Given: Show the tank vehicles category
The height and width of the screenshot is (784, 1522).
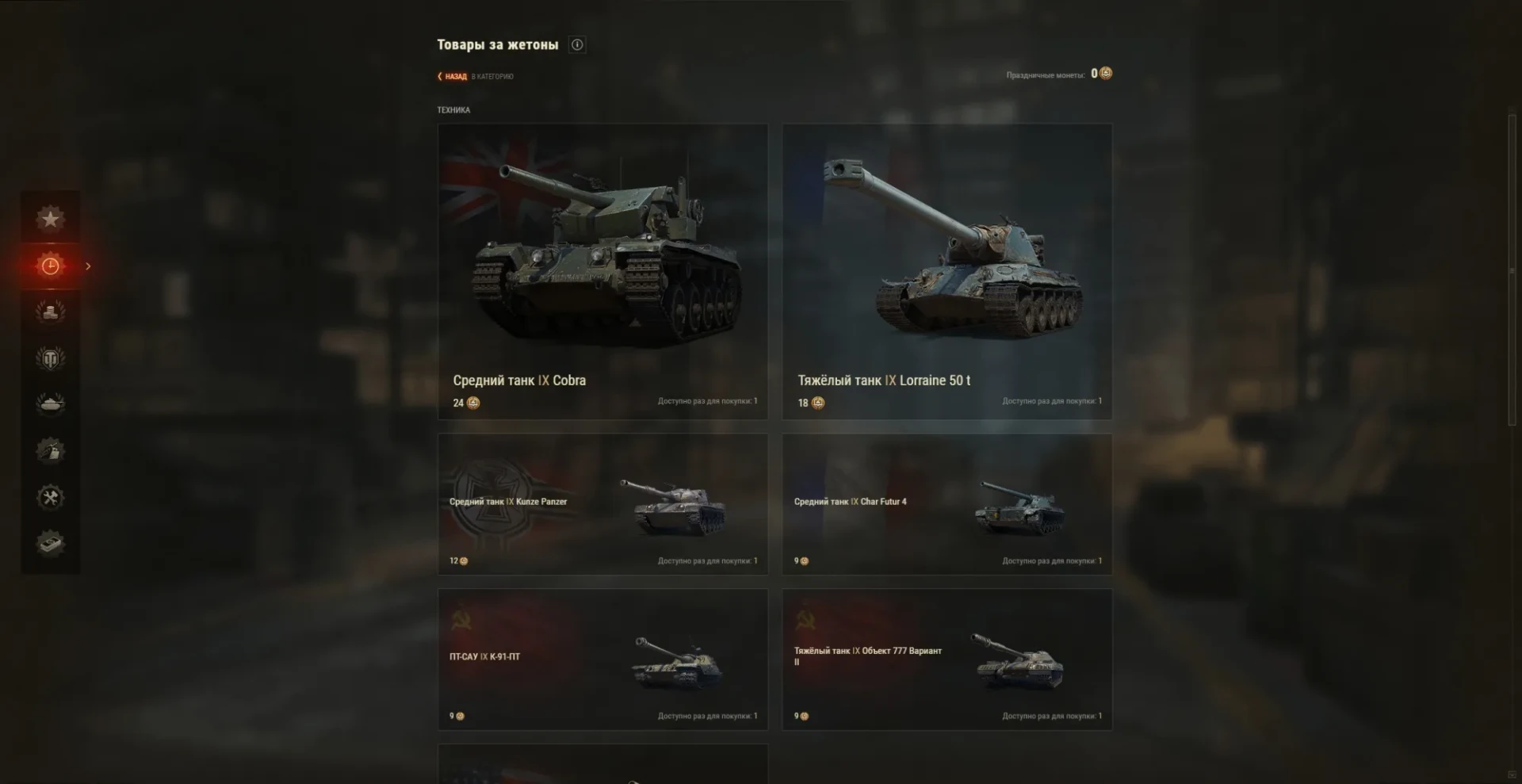Looking at the screenshot, I should coord(50,404).
